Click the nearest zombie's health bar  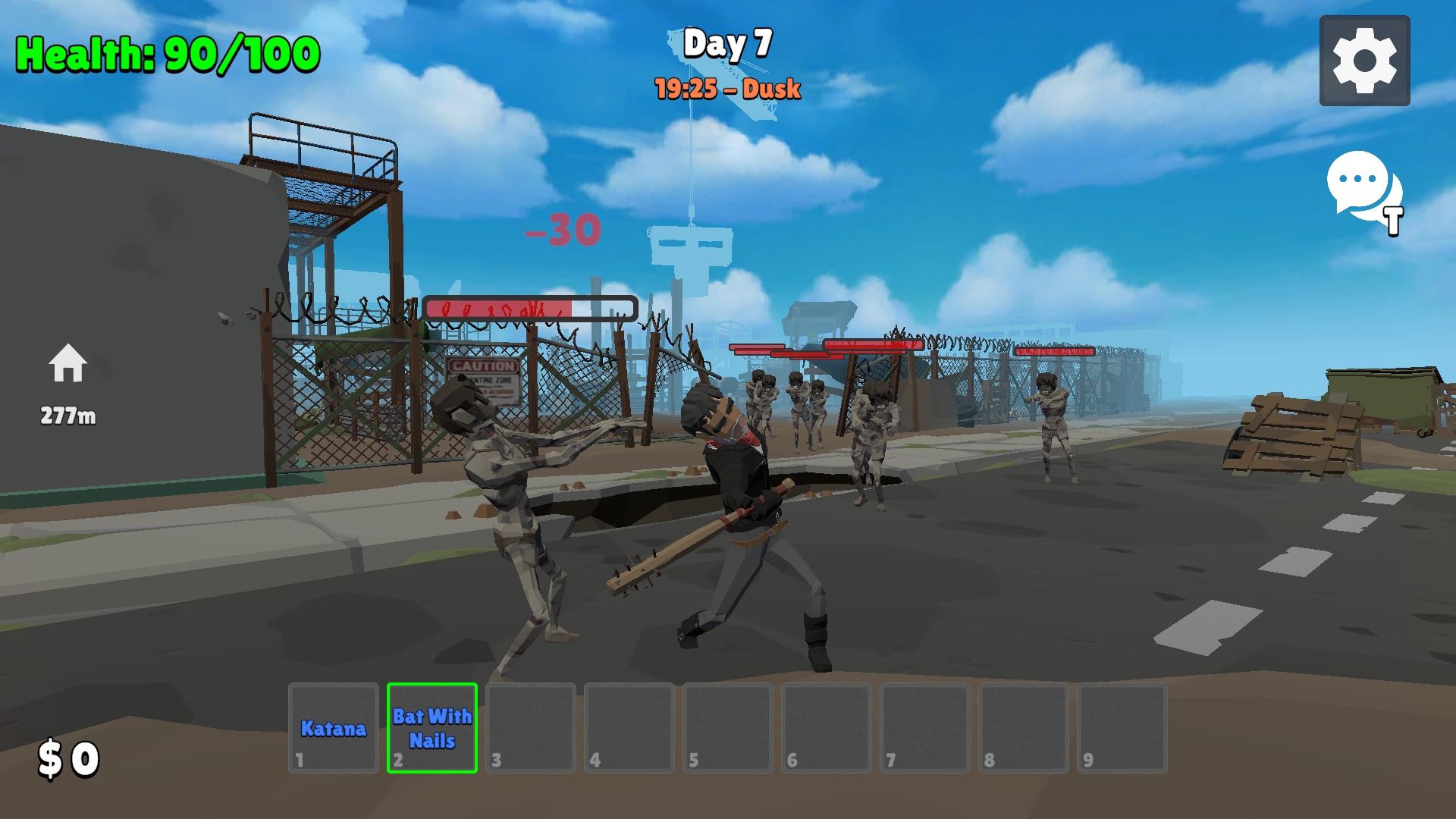[531, 306]
